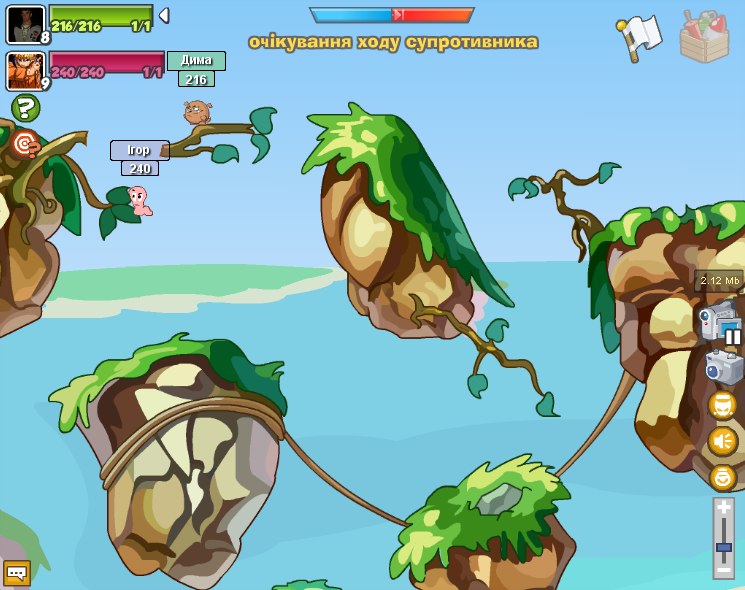Select the orange-haired anime avatar portrait

click(x=25, y=70)
